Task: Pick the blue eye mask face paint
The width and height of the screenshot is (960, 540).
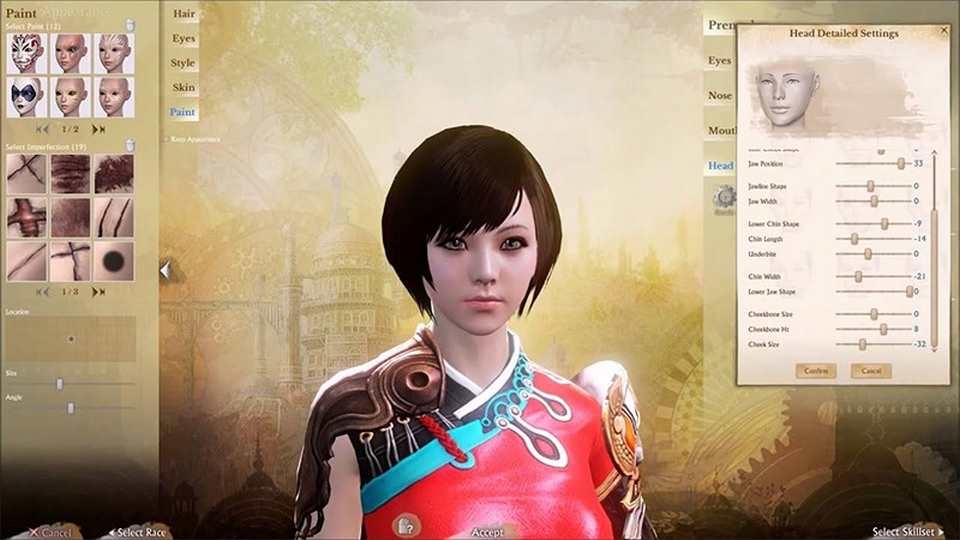Action: point(27,97)
